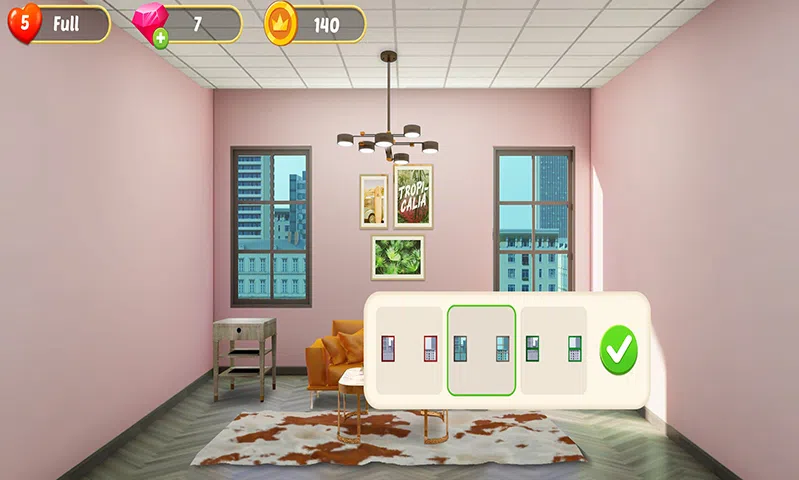Add more pink gems

click(160, 39)
